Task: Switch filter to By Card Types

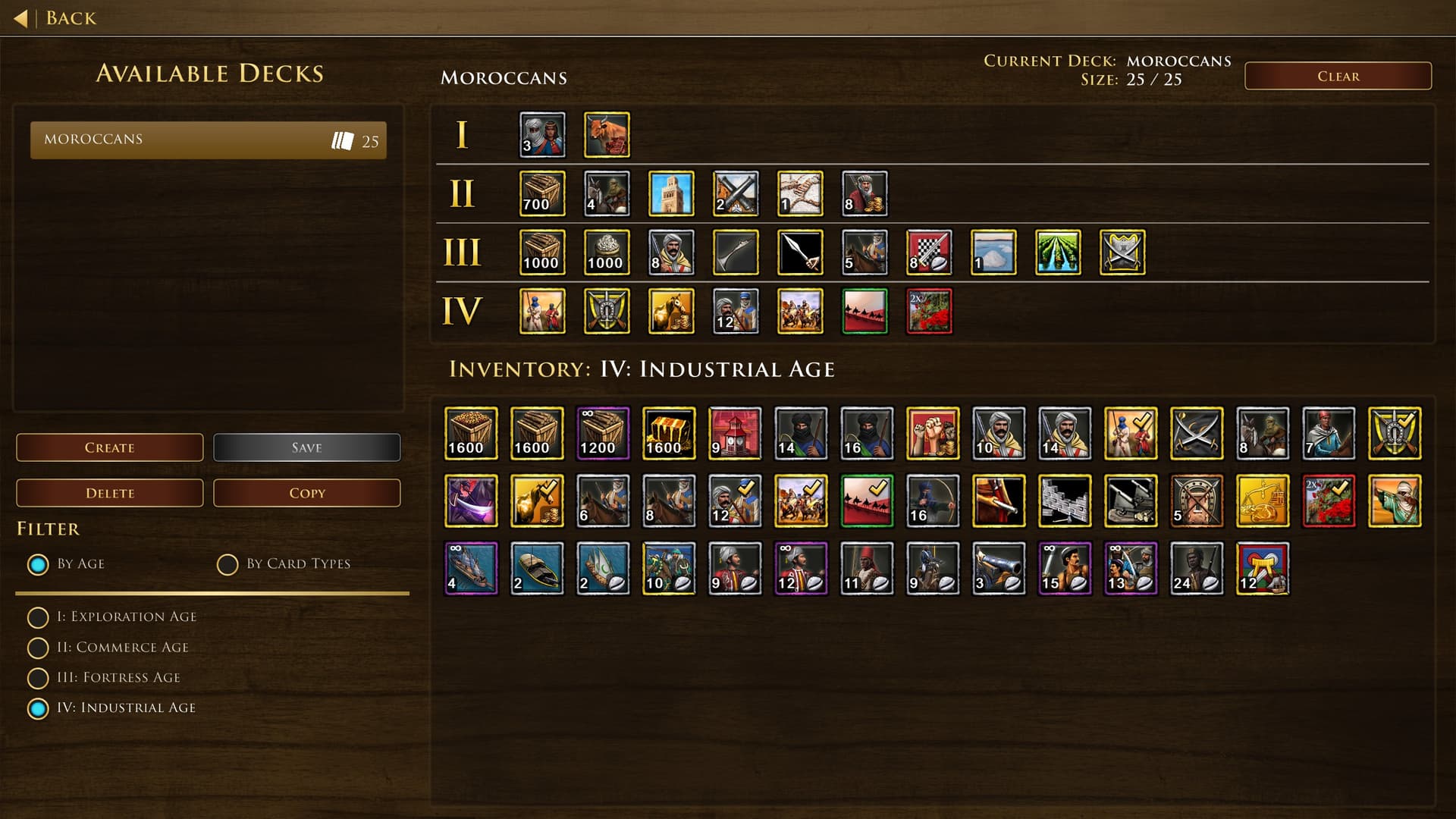Action: coord(227,564)
